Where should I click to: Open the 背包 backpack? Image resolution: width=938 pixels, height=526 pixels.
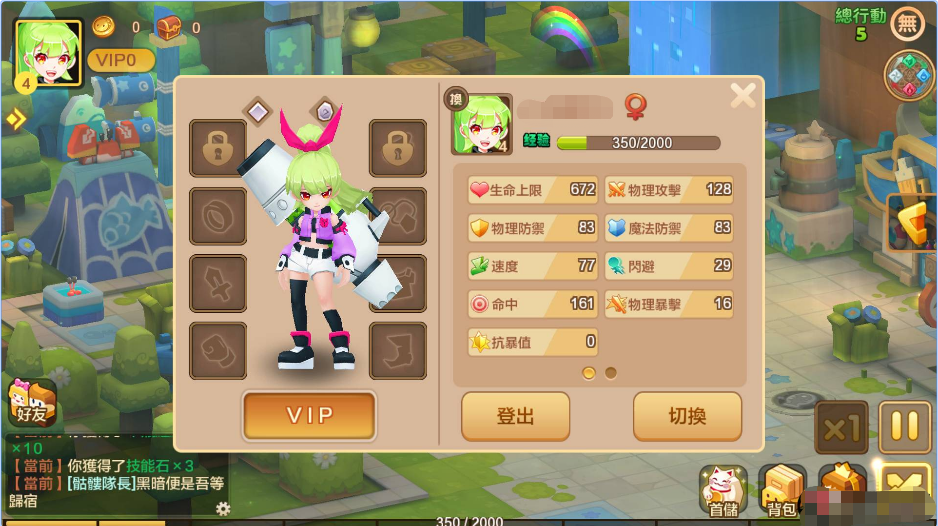click(x=781, y=490)
